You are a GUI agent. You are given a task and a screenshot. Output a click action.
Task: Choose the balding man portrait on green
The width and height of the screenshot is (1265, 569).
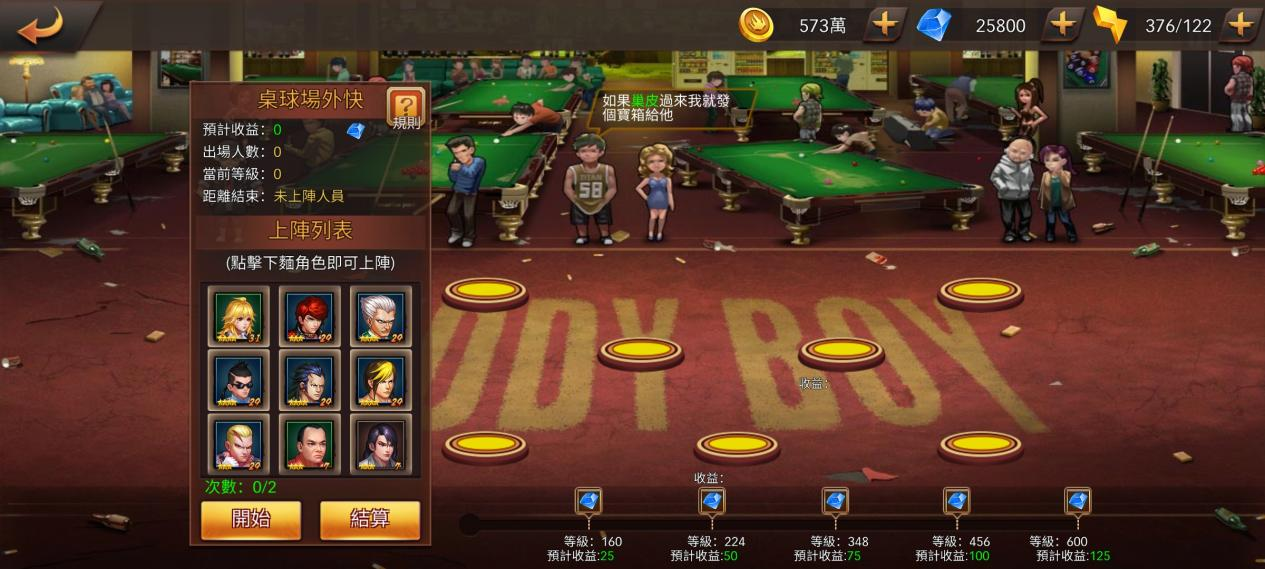point(310,444)
